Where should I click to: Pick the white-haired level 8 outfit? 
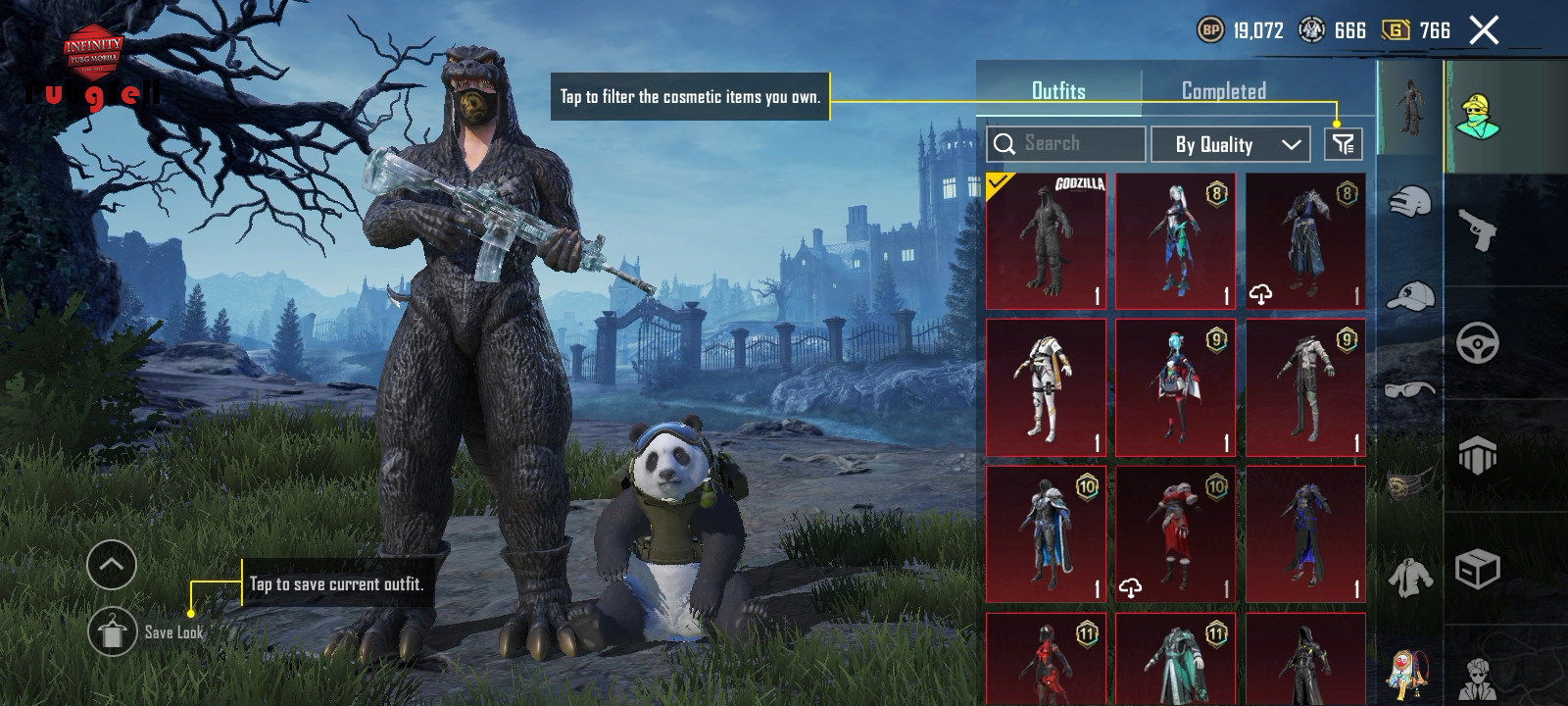[1175, 241]
